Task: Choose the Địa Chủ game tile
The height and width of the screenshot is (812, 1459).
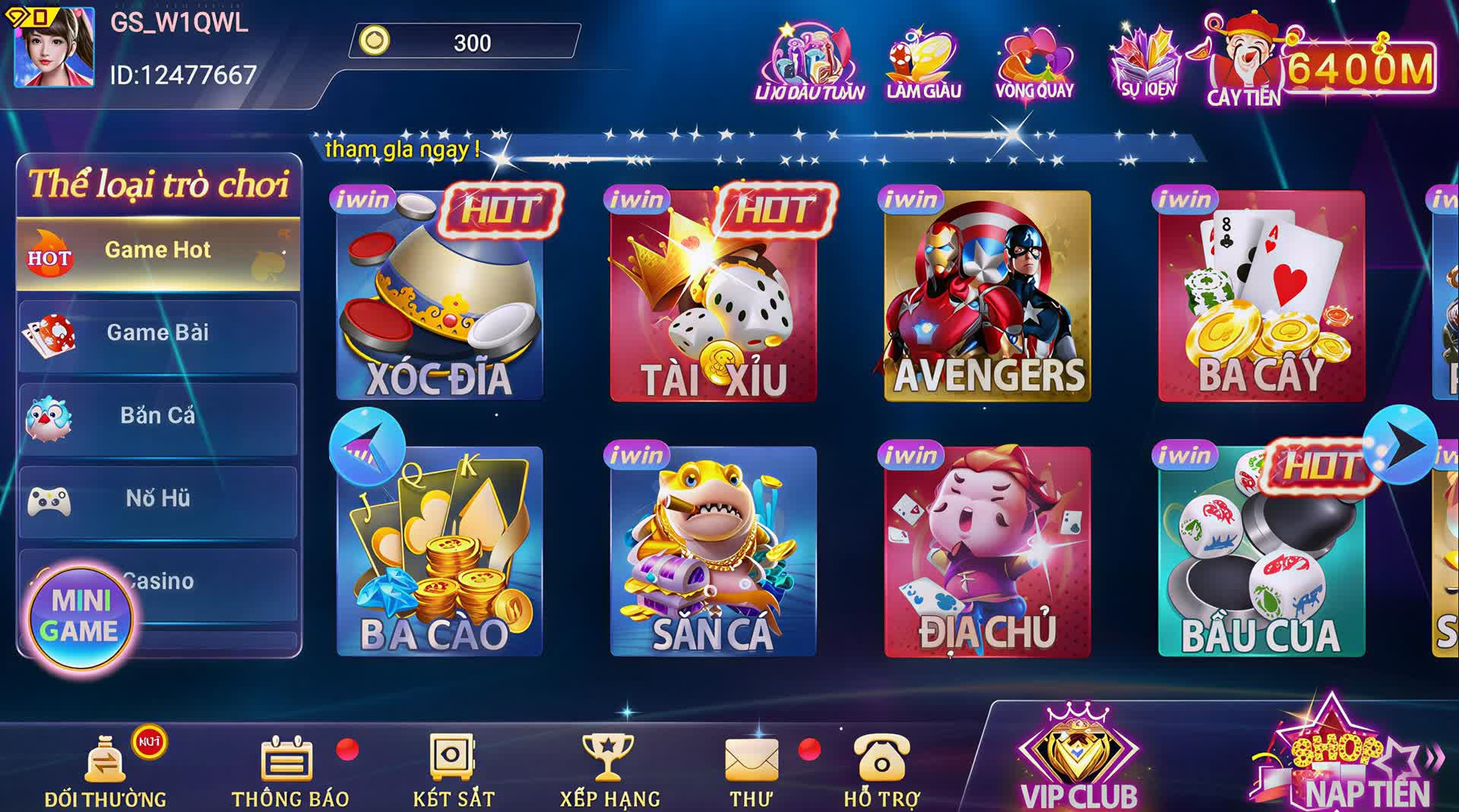Action: click(987, 551)
